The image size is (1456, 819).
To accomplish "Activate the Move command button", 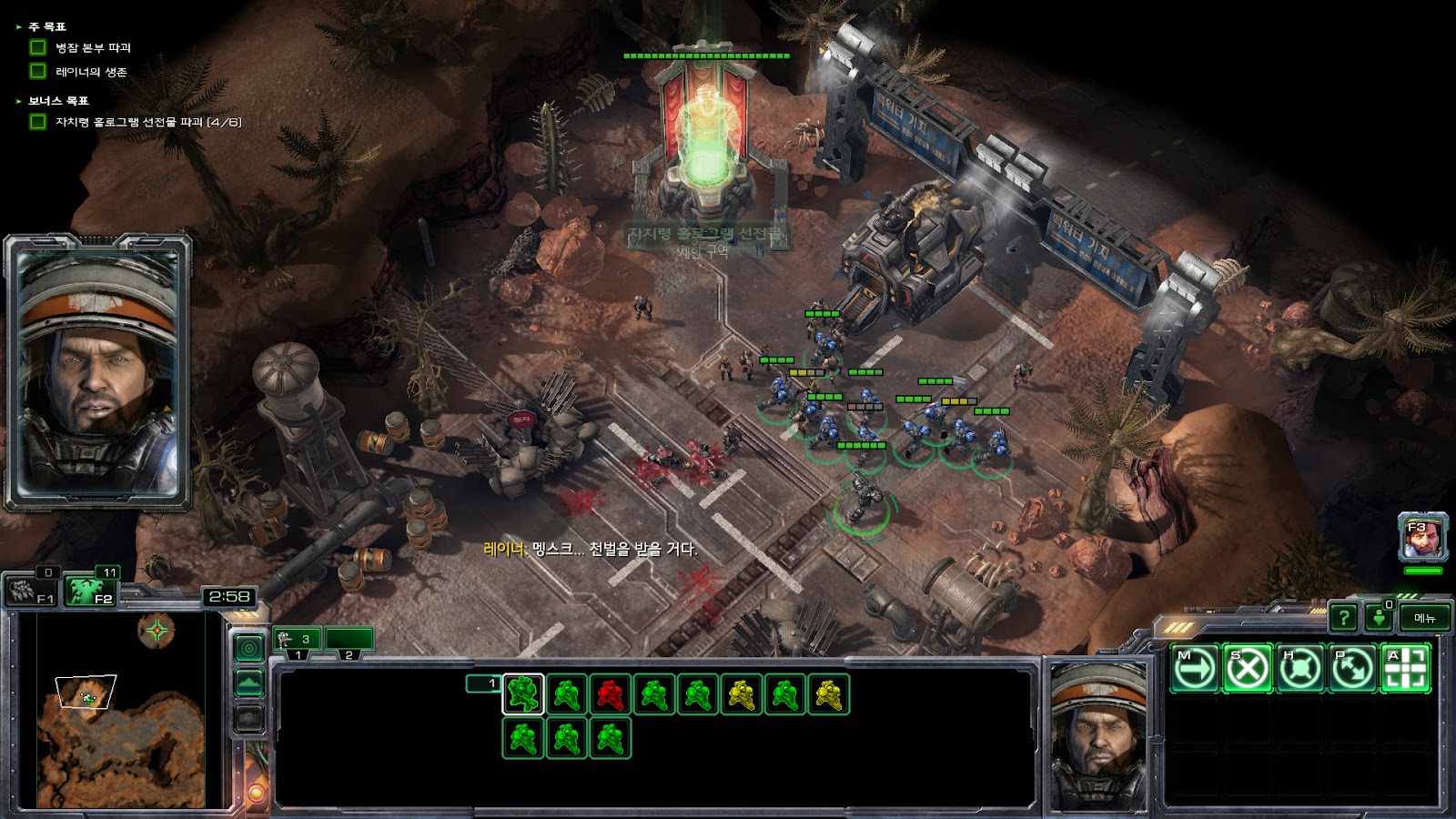I will [x=1194, y=669].
